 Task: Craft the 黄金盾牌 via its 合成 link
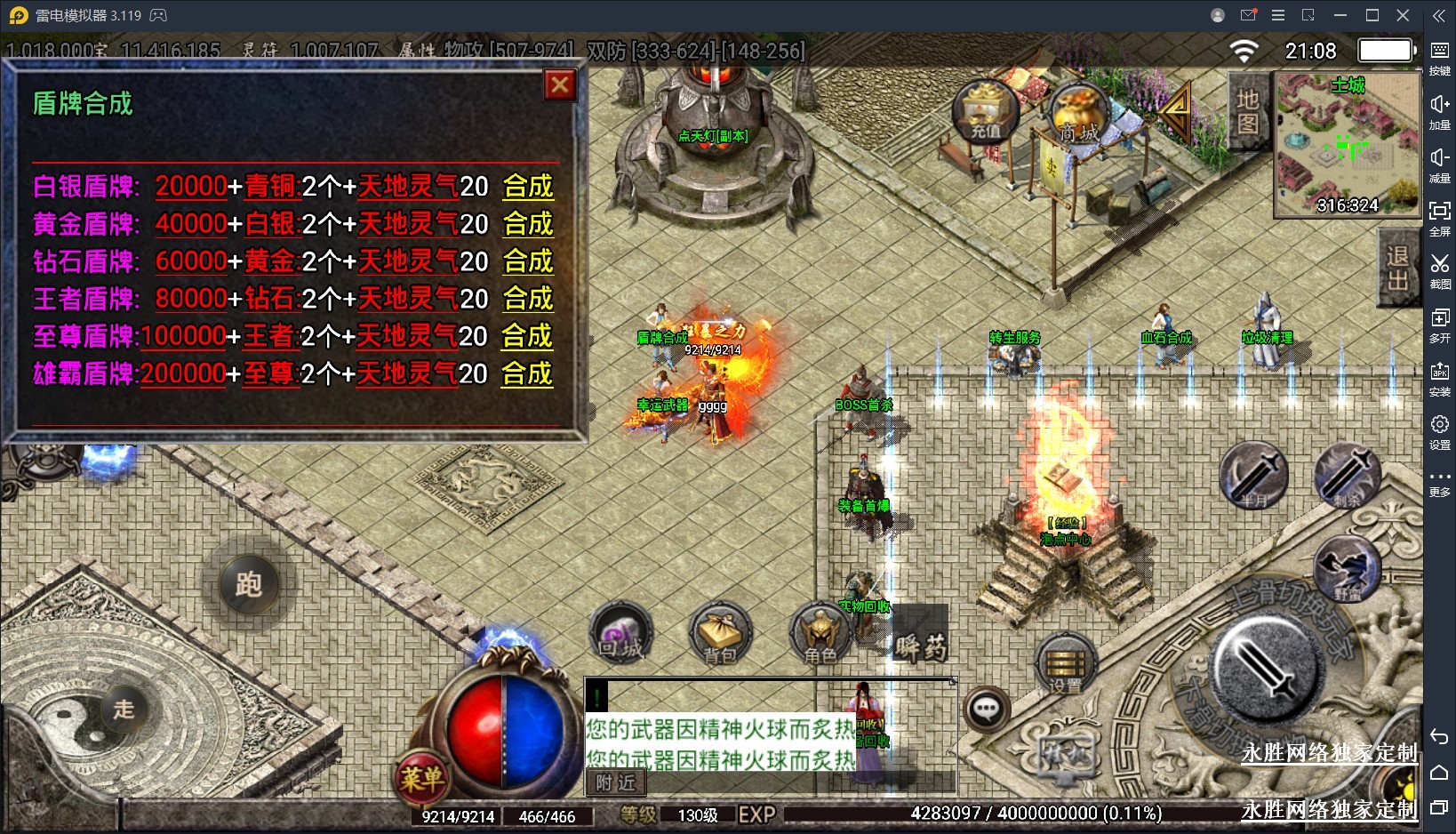(528, 224)
